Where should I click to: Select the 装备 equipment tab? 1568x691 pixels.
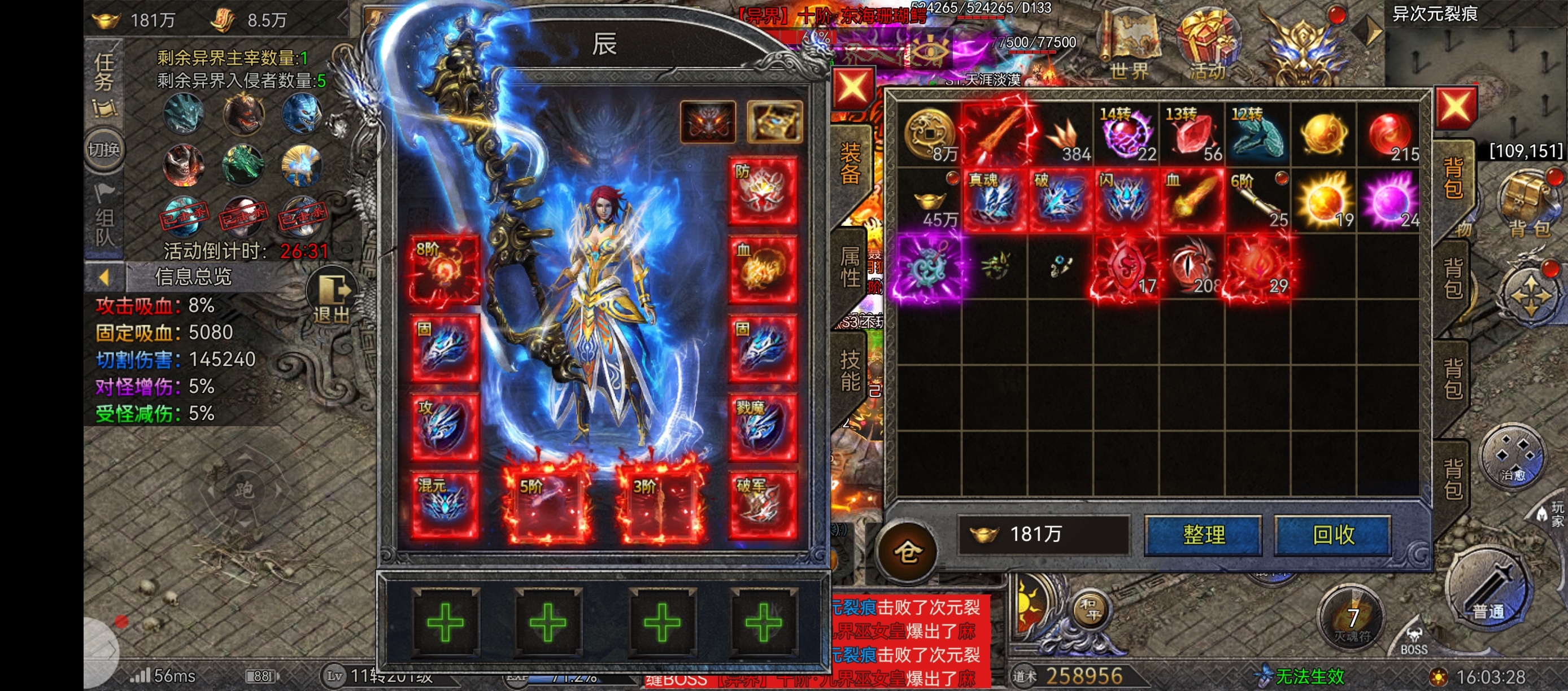coord(850,163)
